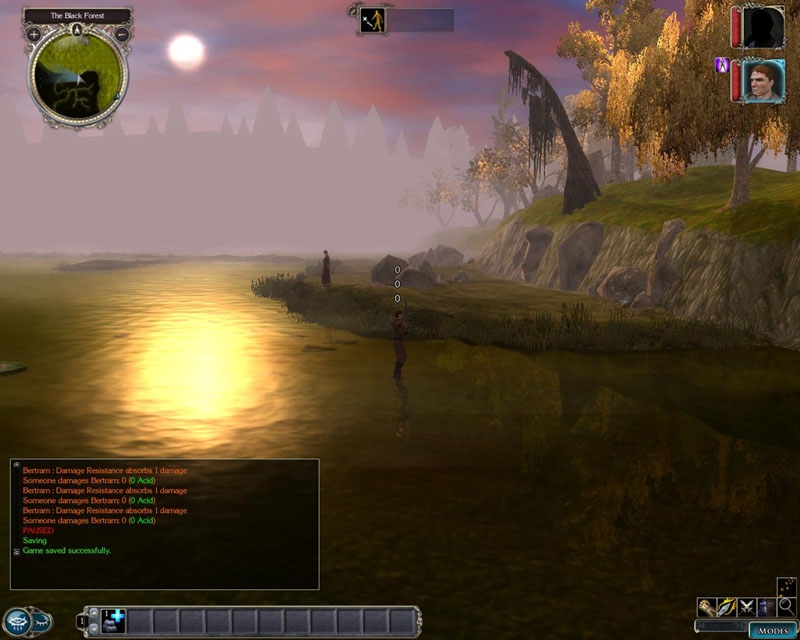Toggle the glowing dagger mode icon

726,607
